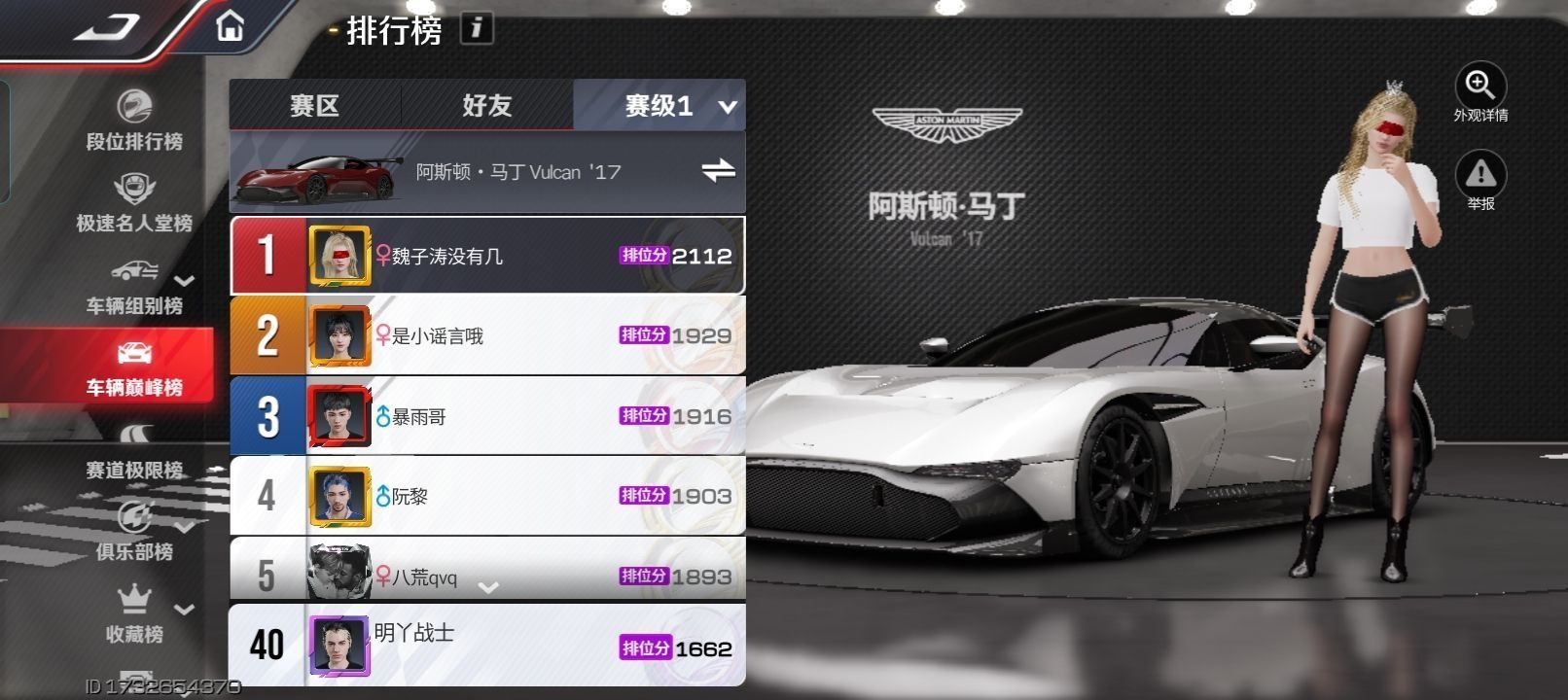
Task: Report the player with 举报
Action: (x=1479, y=181)
